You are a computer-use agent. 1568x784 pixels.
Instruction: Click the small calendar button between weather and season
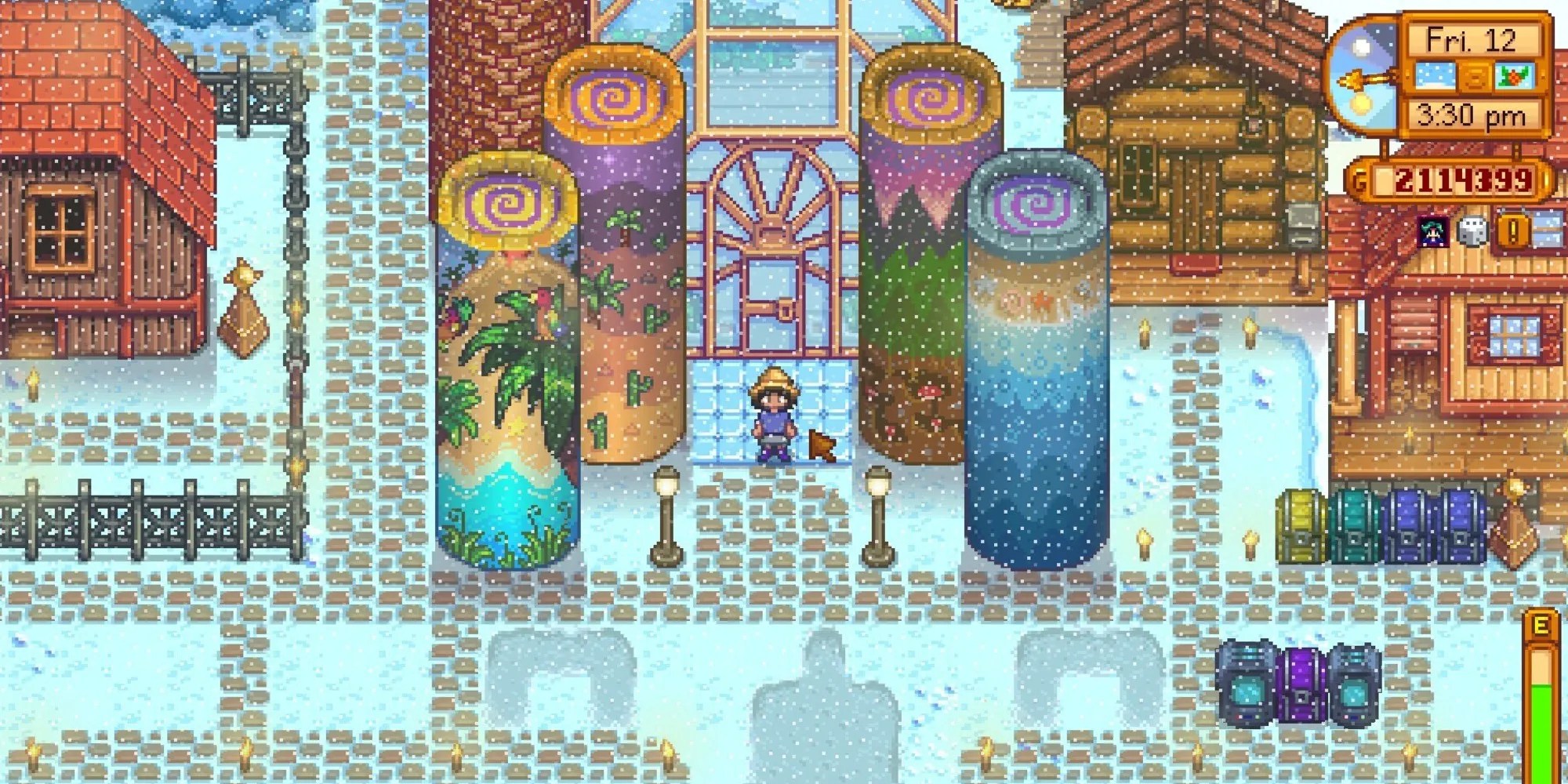(x=1474, y=76)
